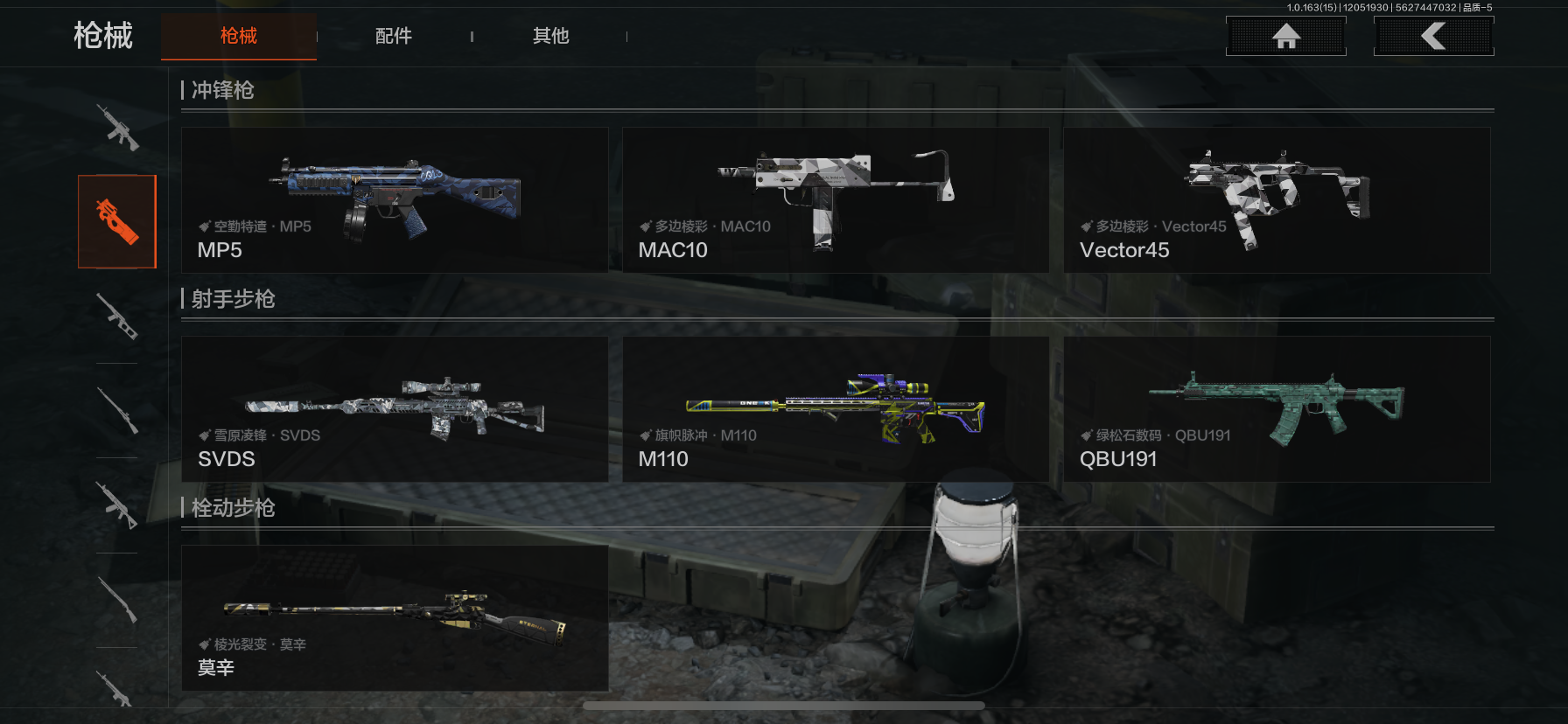This screenshot has height=724, width=1568.
Task: Open the QBU191 weapon card
Action: (1277, 409)
